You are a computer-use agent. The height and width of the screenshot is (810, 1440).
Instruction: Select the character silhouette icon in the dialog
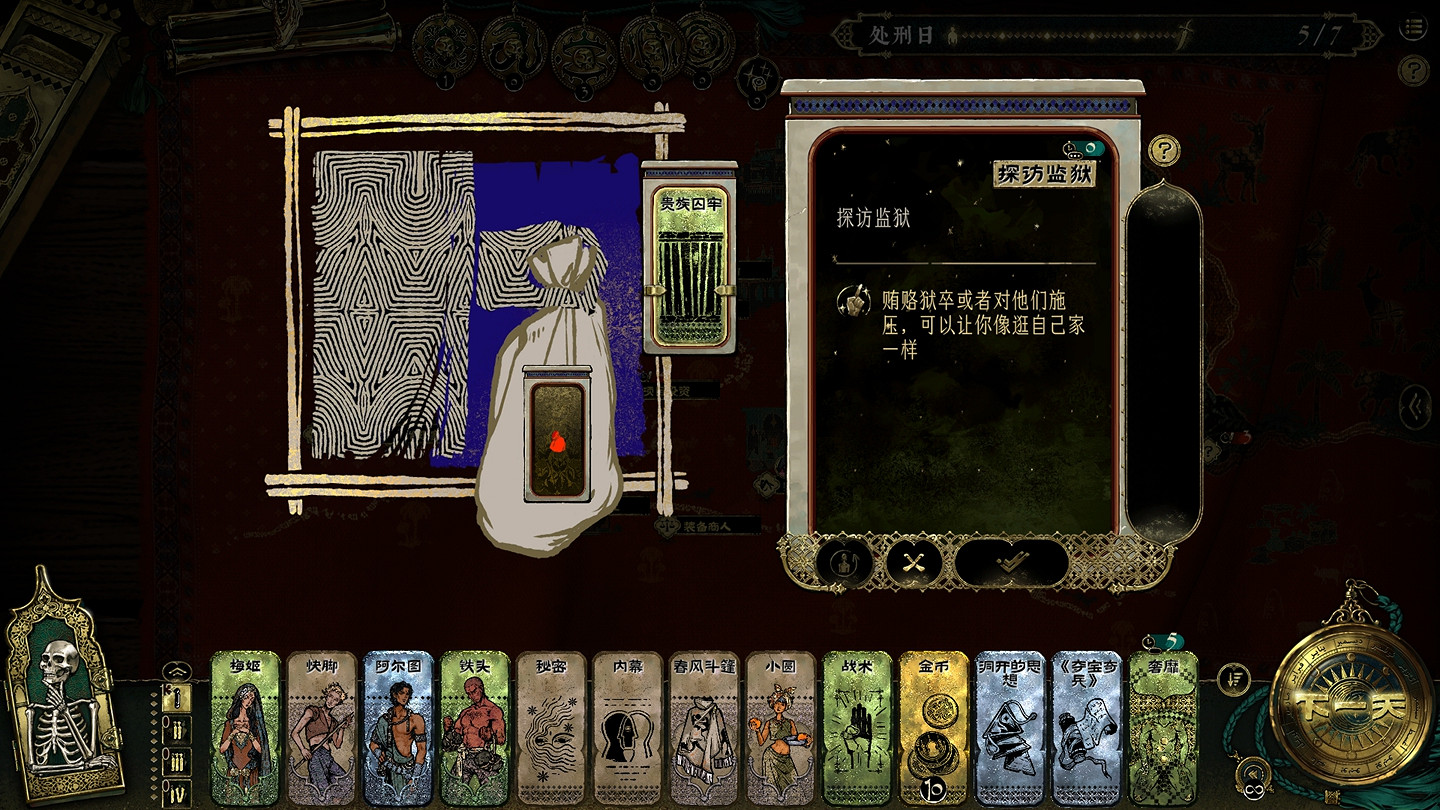(845, 562)
